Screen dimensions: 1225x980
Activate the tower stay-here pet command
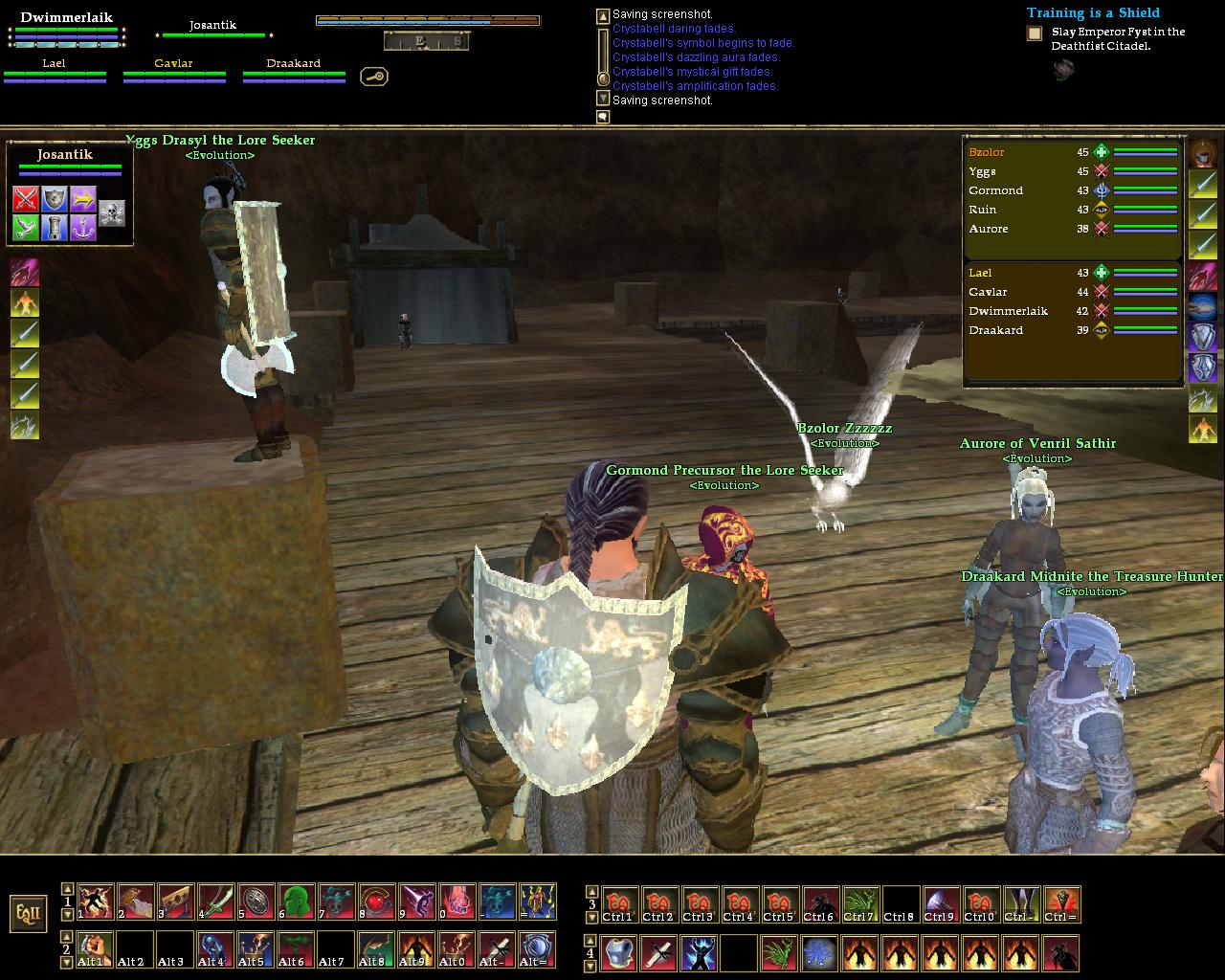55,228
